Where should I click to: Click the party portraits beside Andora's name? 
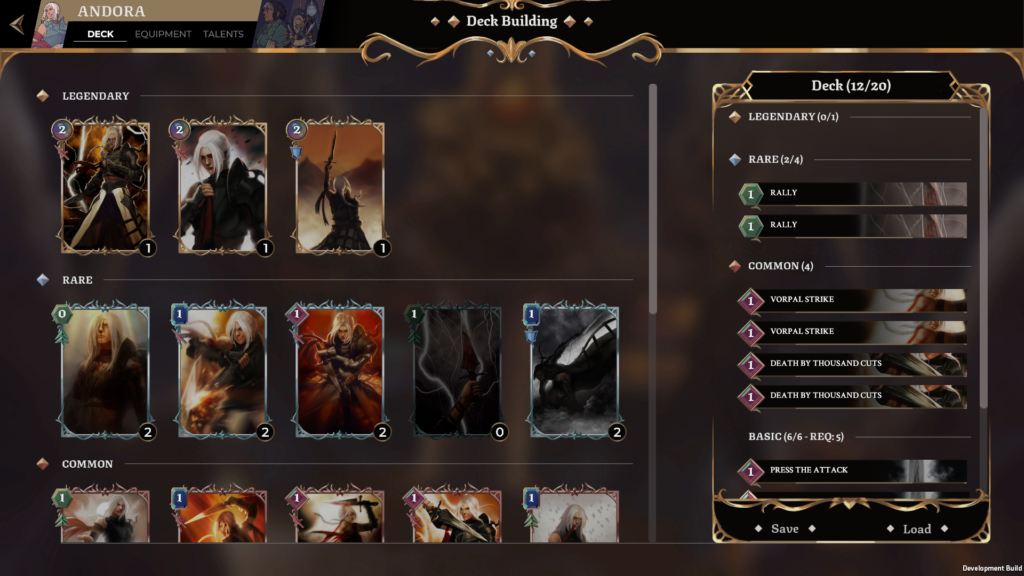pos(288,24)
